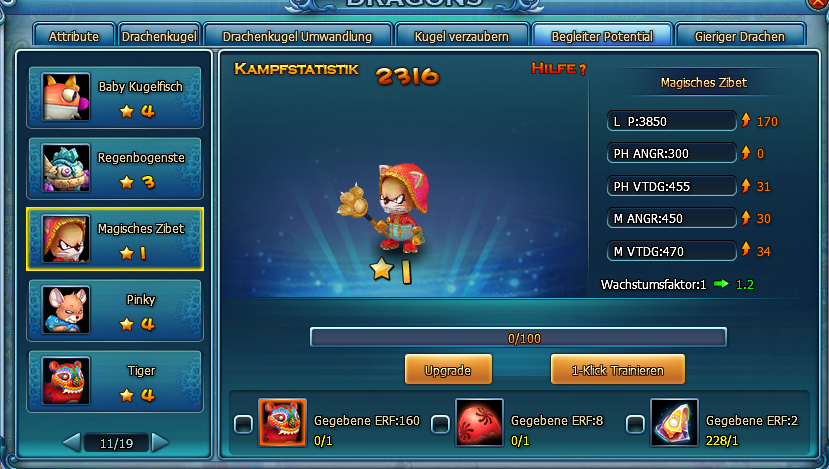
Task: Switch to the Attribute tab
Action: tap(74, 37)
